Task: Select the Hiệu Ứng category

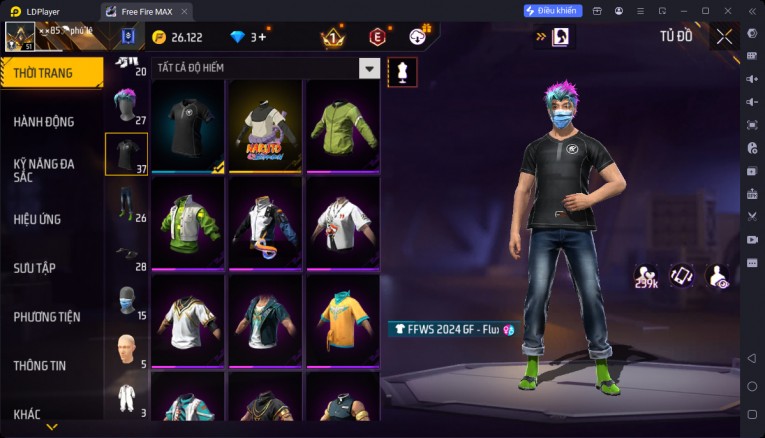Action: [38, 219]
